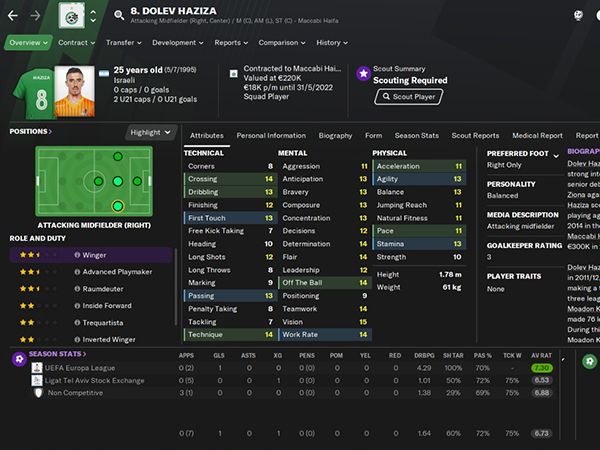Switch to the Biography tab
The height and width of the screenshot is (450, 600).
tap(335, 135)
